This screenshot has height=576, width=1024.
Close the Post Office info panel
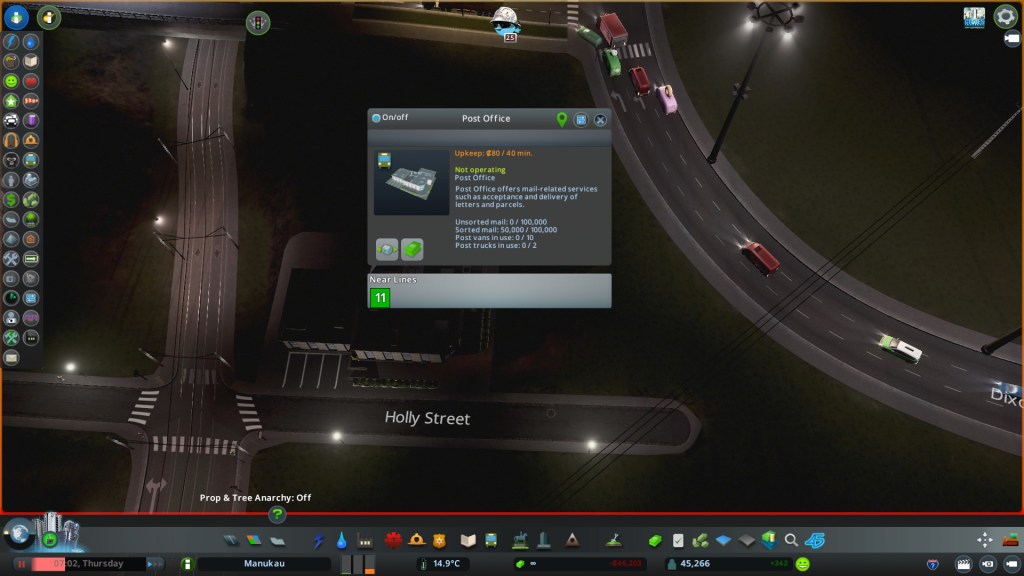tap(600, 119)
